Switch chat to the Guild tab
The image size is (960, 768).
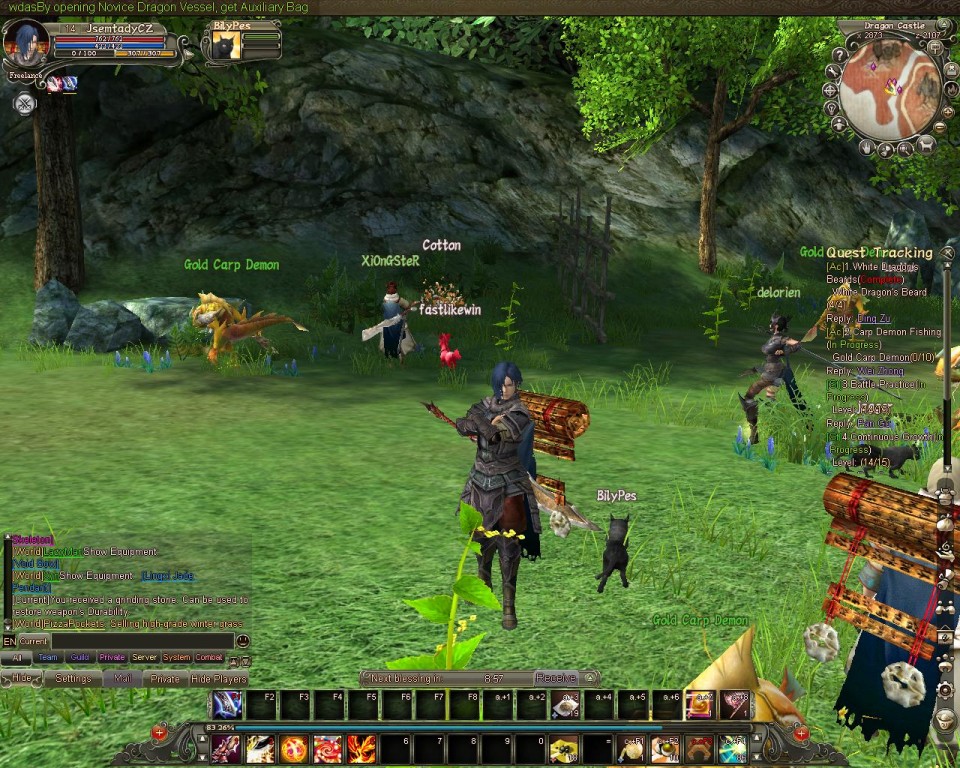click(80, 658)
